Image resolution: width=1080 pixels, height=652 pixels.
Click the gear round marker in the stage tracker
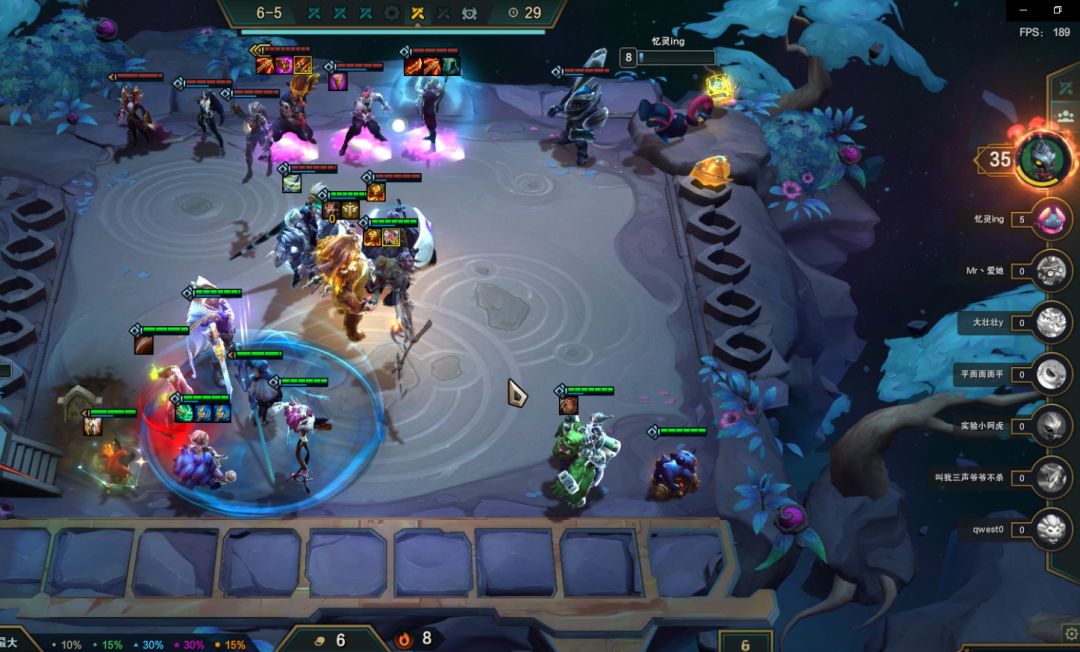click(392, 13)
